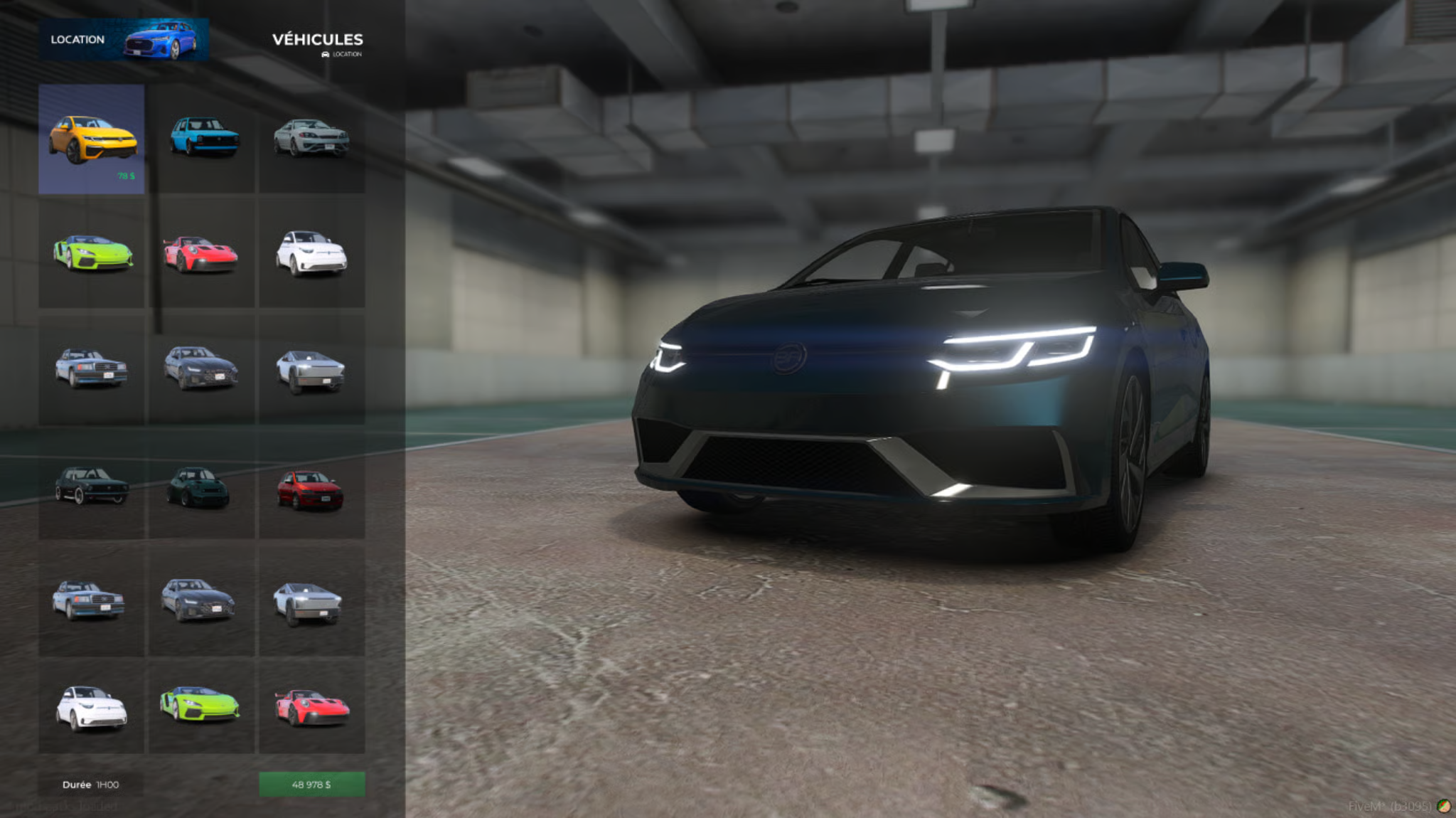
Task: Select the yellow coupe priced 78 $
Action: pos(92,139)
